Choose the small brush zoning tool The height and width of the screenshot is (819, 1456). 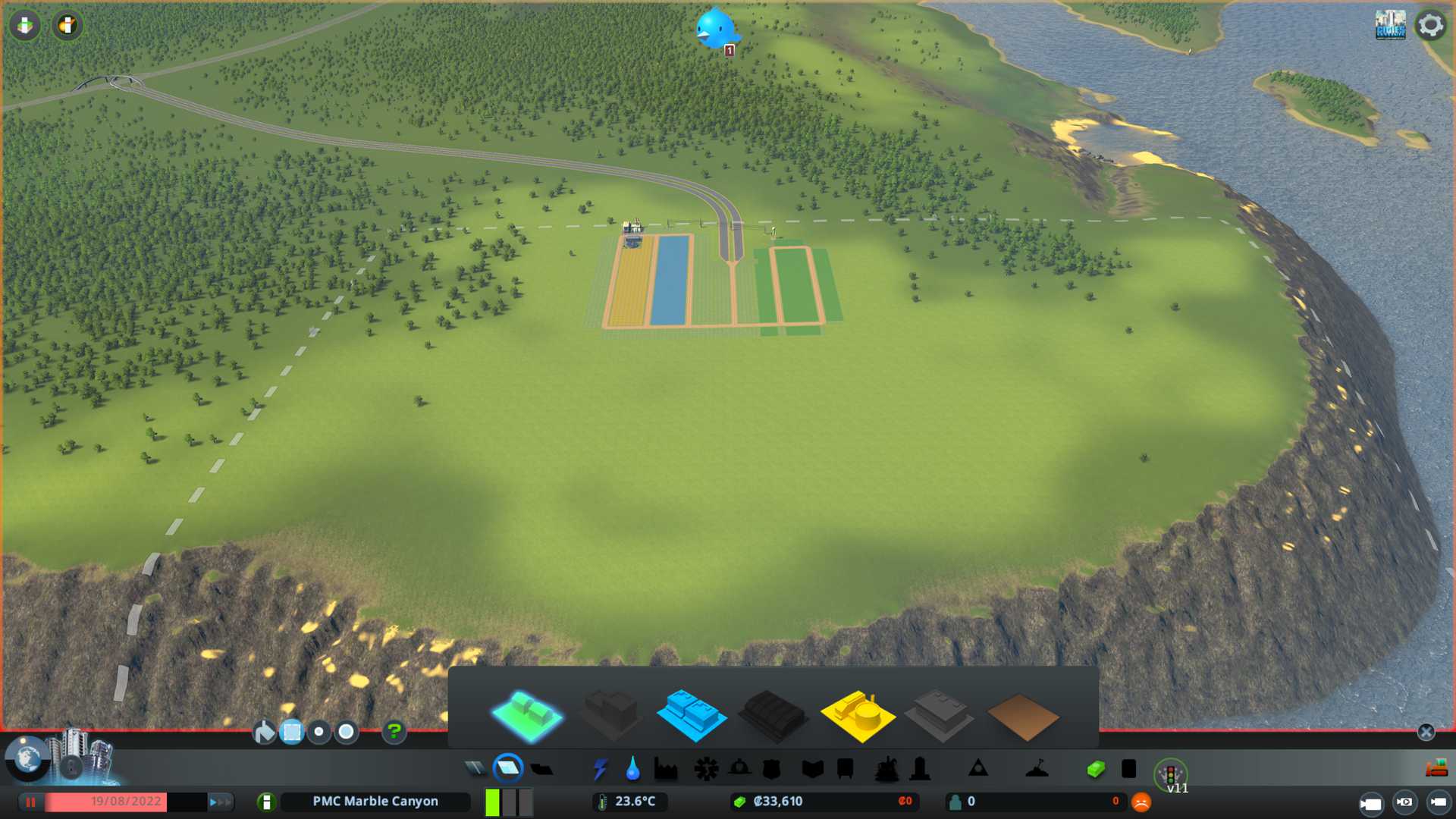pyautogui.click(x=319, y=732)
